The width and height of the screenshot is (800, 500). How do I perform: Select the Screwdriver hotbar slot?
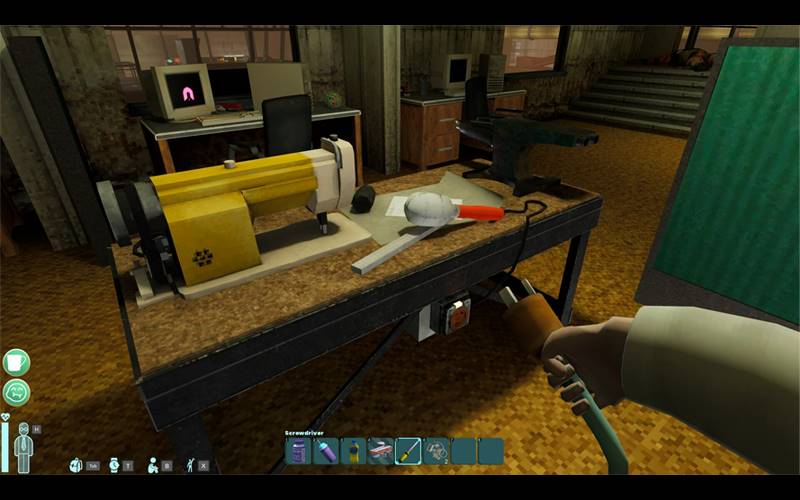408,452
